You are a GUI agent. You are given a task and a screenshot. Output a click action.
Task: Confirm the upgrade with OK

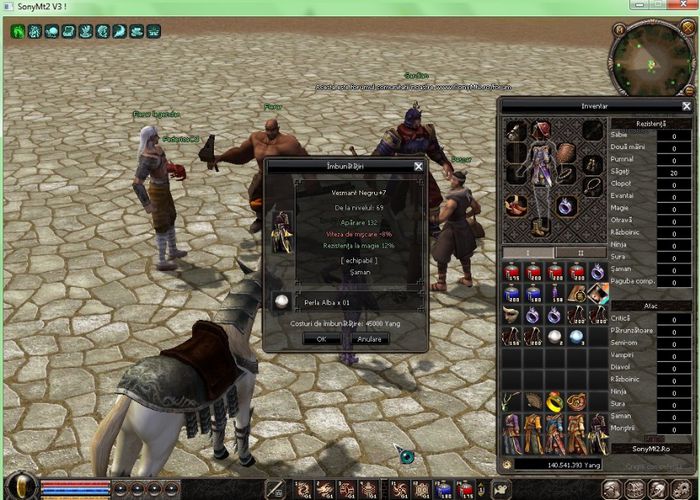321,339
